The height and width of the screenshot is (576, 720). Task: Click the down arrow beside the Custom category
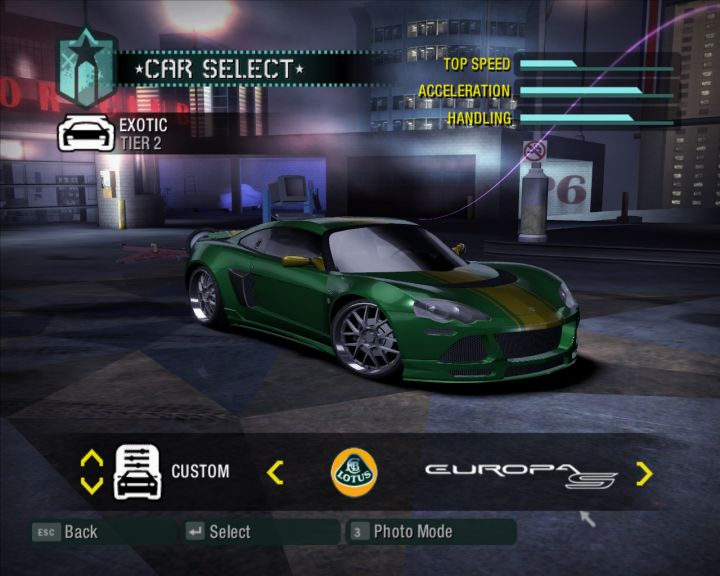92,486
